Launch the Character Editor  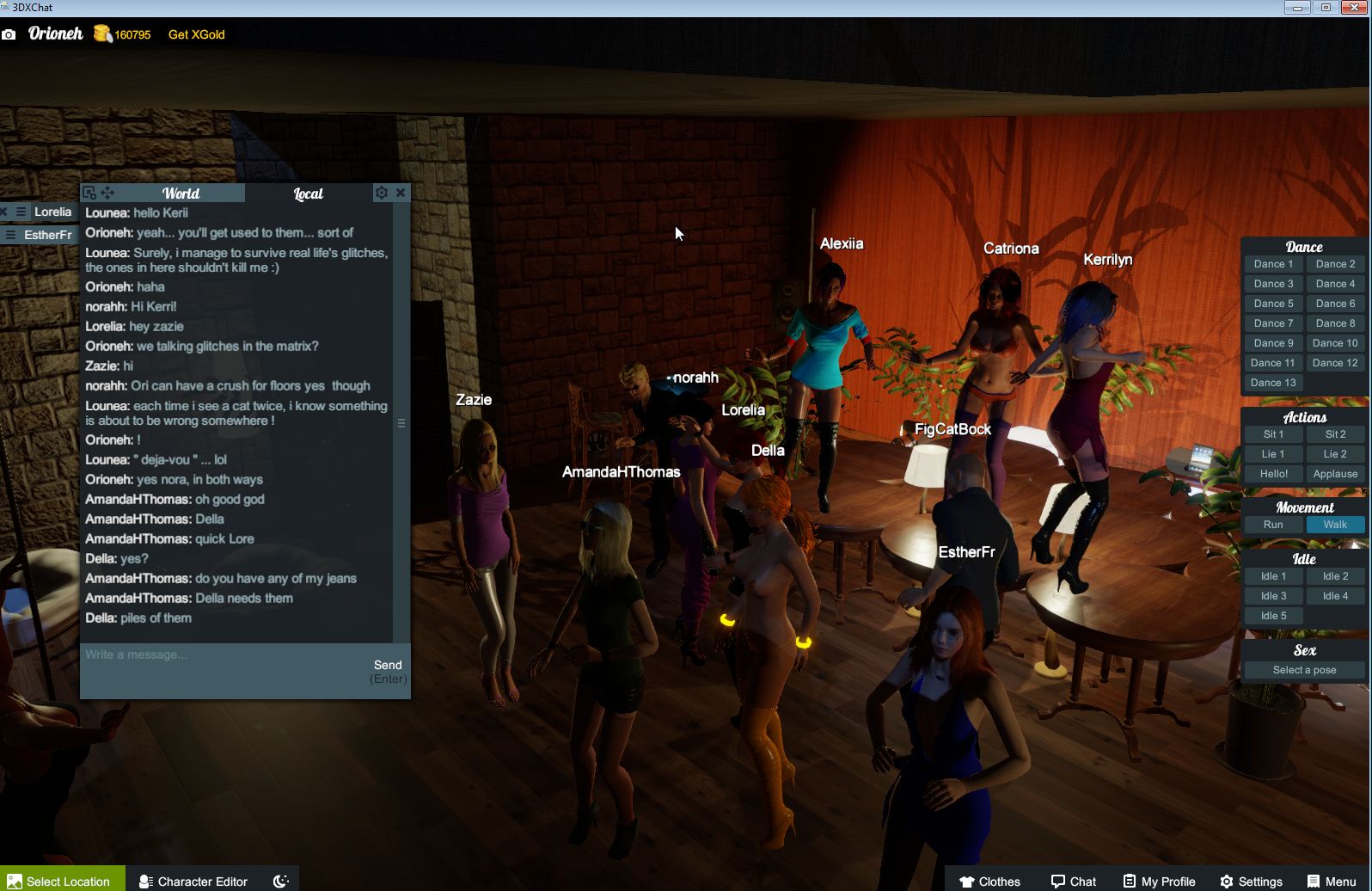(193, 881)
